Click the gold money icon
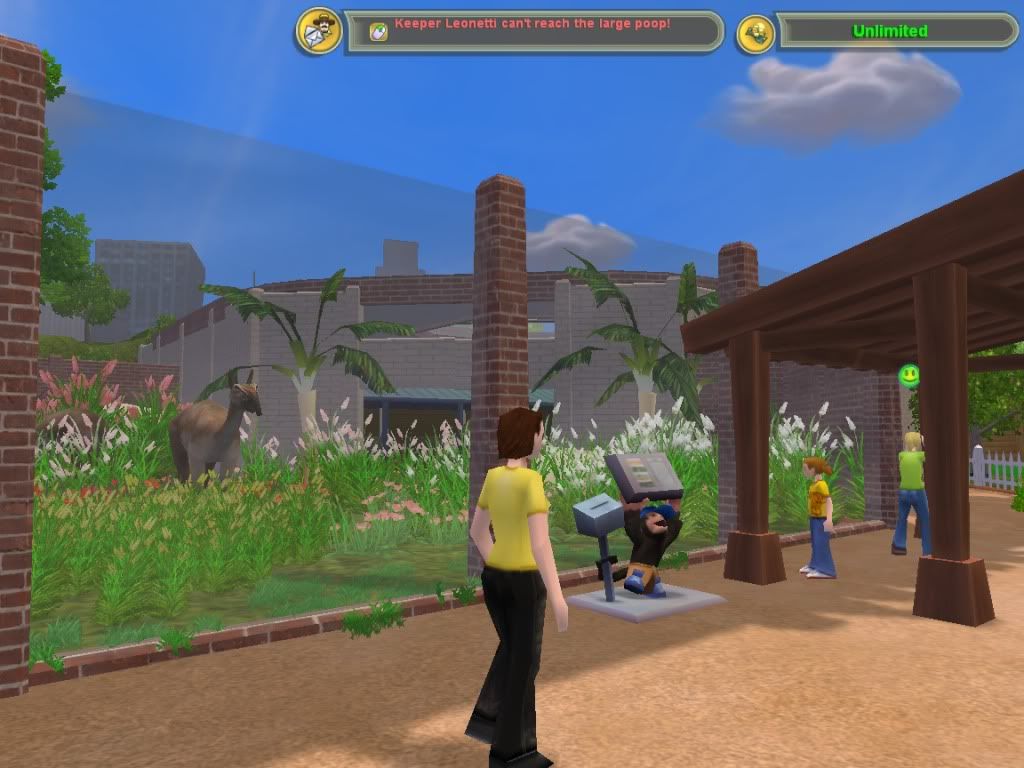This screenshot has height=768, width=1024. tap(755, 33)
